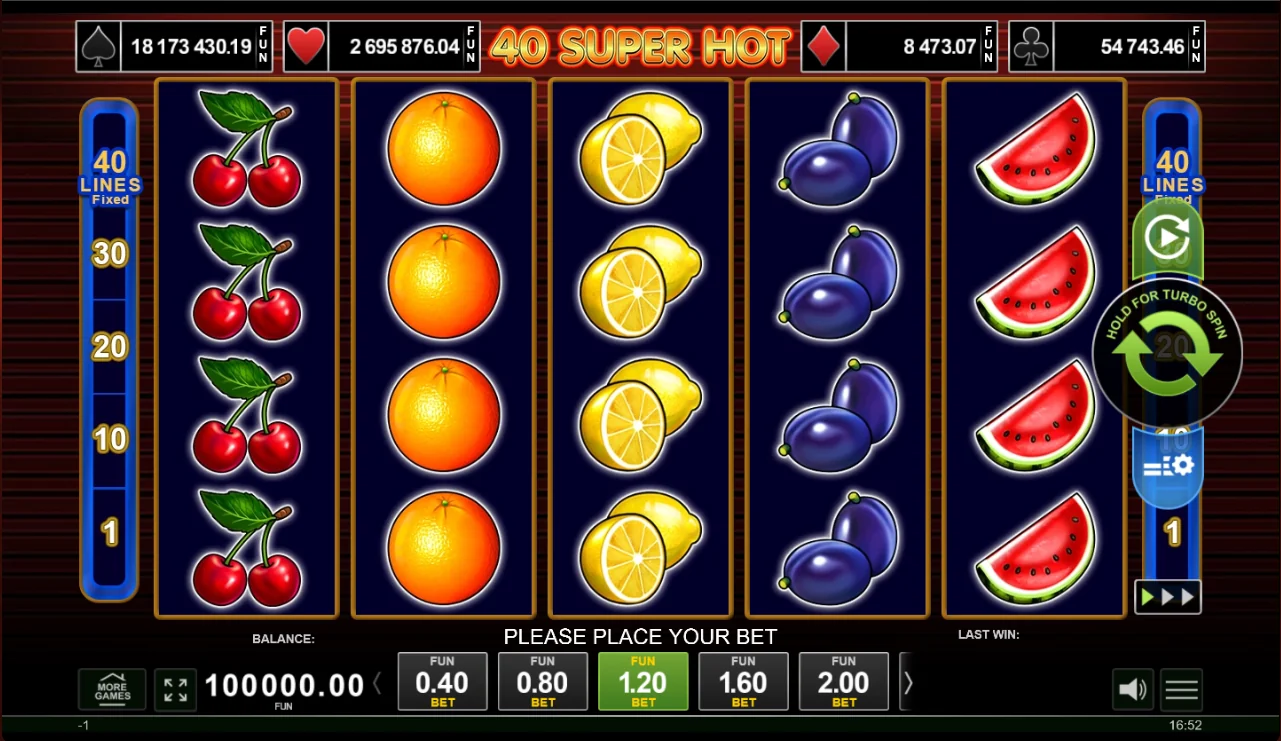The width and height of the screenshot is (1281, 741).
Task: Start autoplay with the green play icon
Action: [1166, 238]
